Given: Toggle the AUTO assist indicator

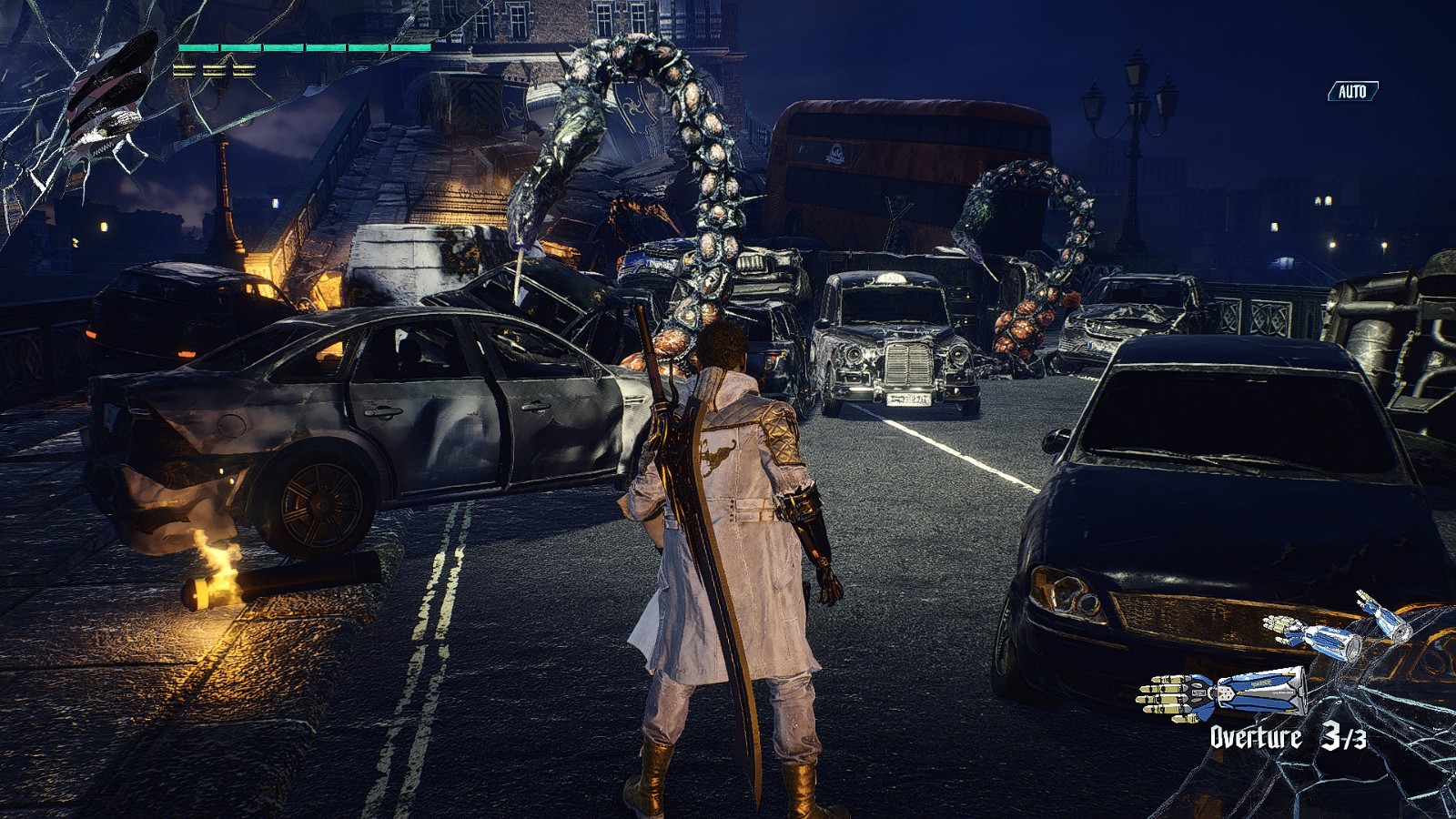Looking at the screenshot, I should pyautogui.click(x=1352, y=91).
